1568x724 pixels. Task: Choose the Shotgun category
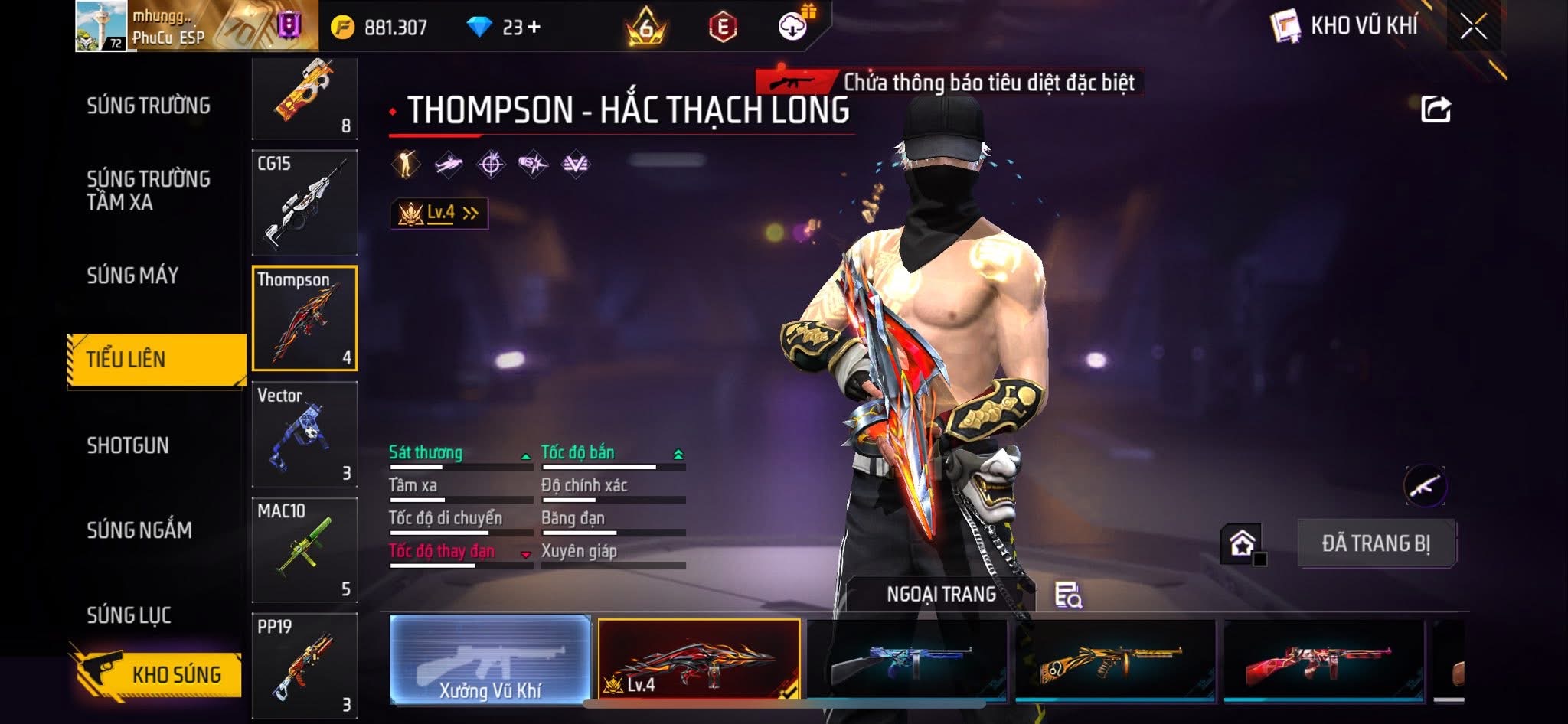click(x=128, y=445)
